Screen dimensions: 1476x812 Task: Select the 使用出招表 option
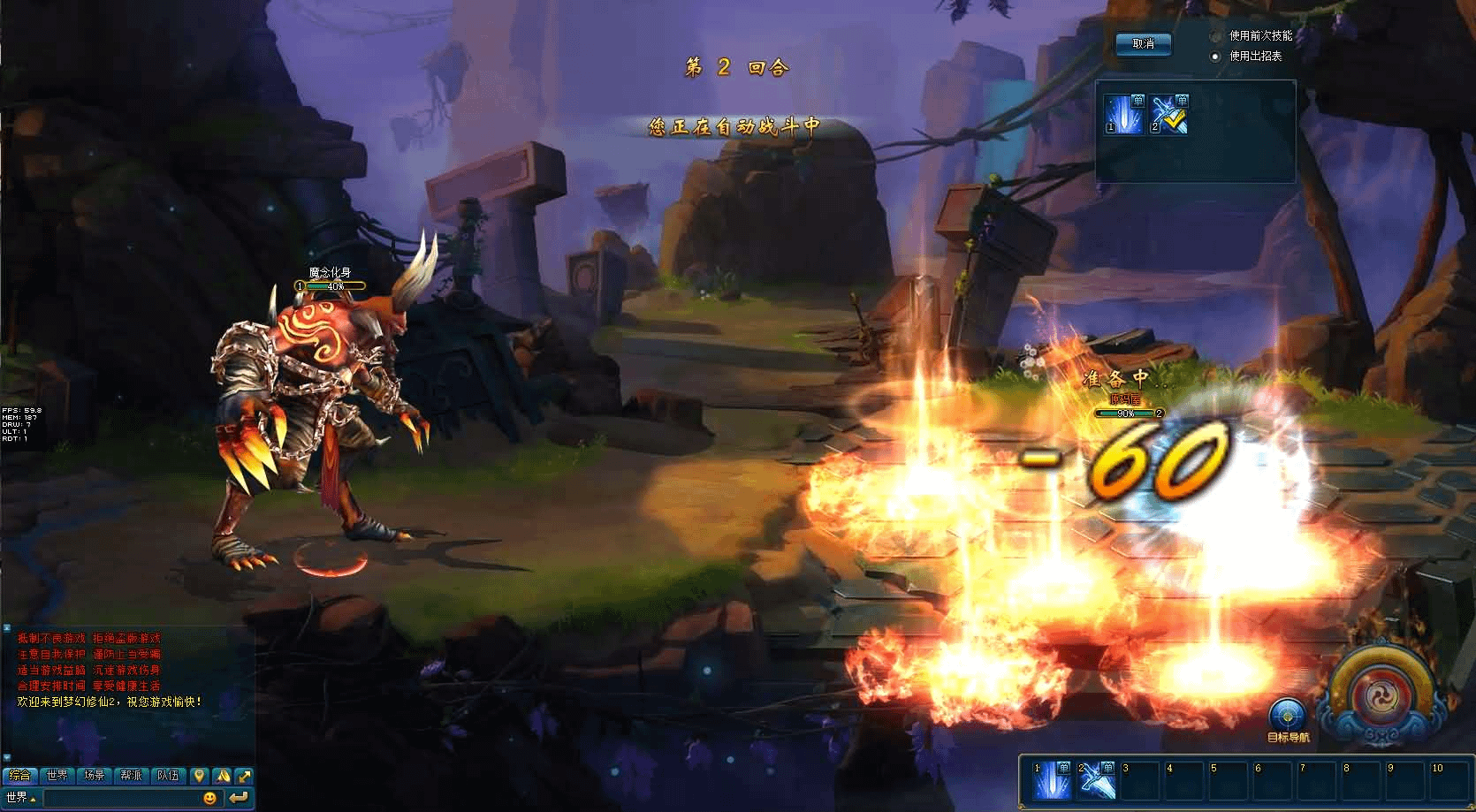(x=1216, y=56)
